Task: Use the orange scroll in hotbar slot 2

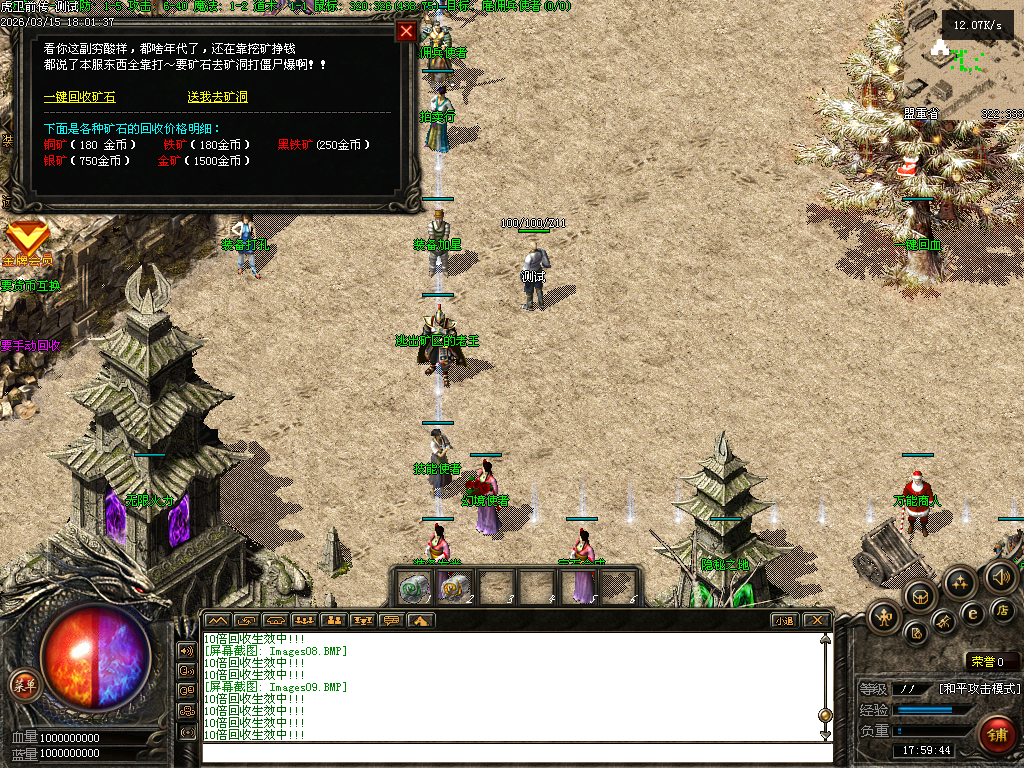Action: click(455, 588)
